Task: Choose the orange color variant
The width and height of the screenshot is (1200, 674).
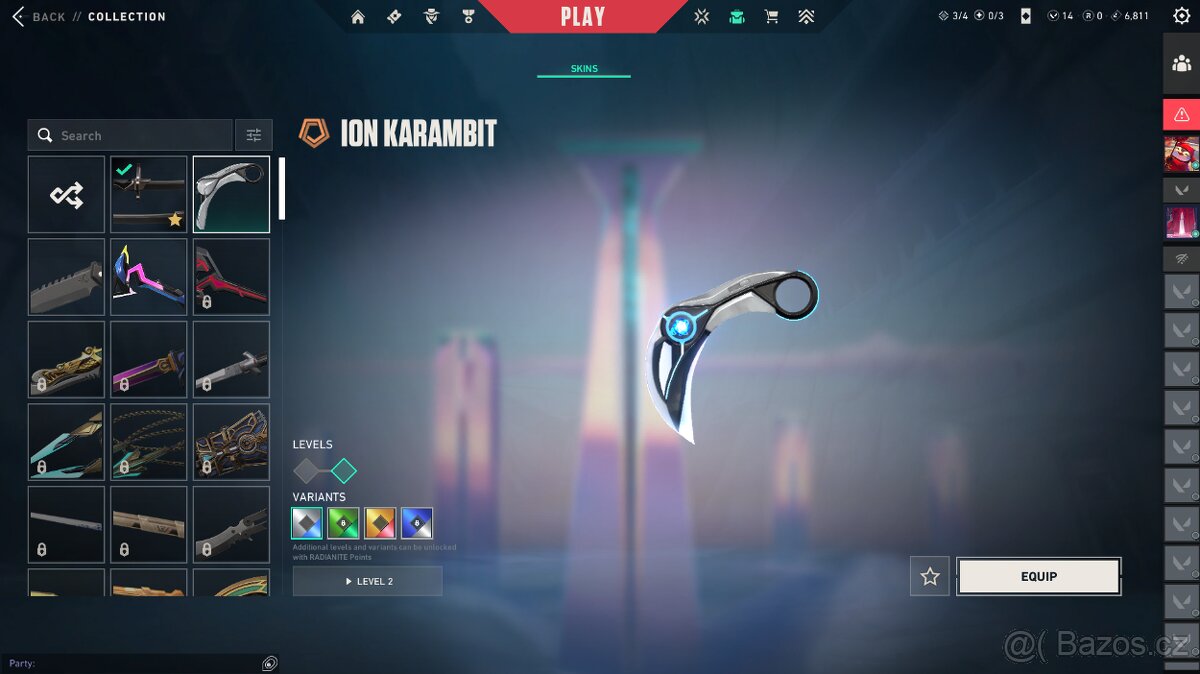Action: (380, 523)
